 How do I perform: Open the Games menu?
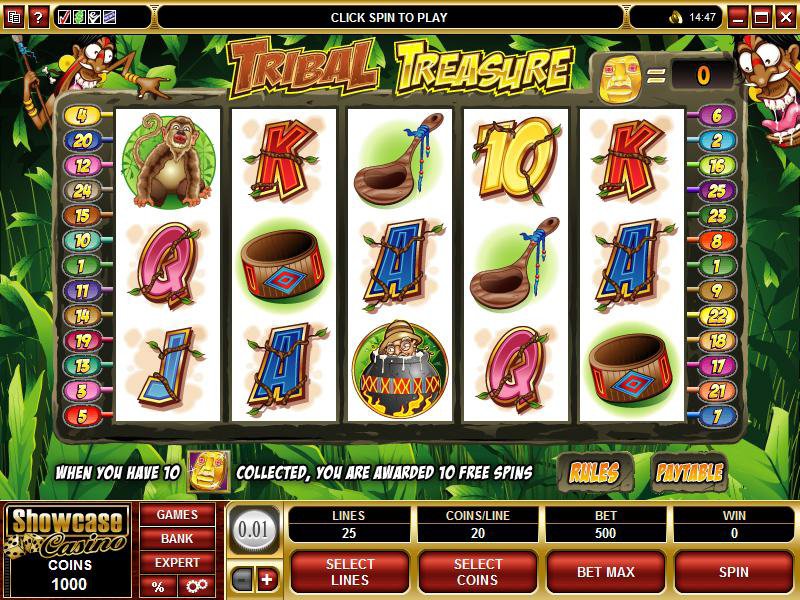(x=177, y=515)
